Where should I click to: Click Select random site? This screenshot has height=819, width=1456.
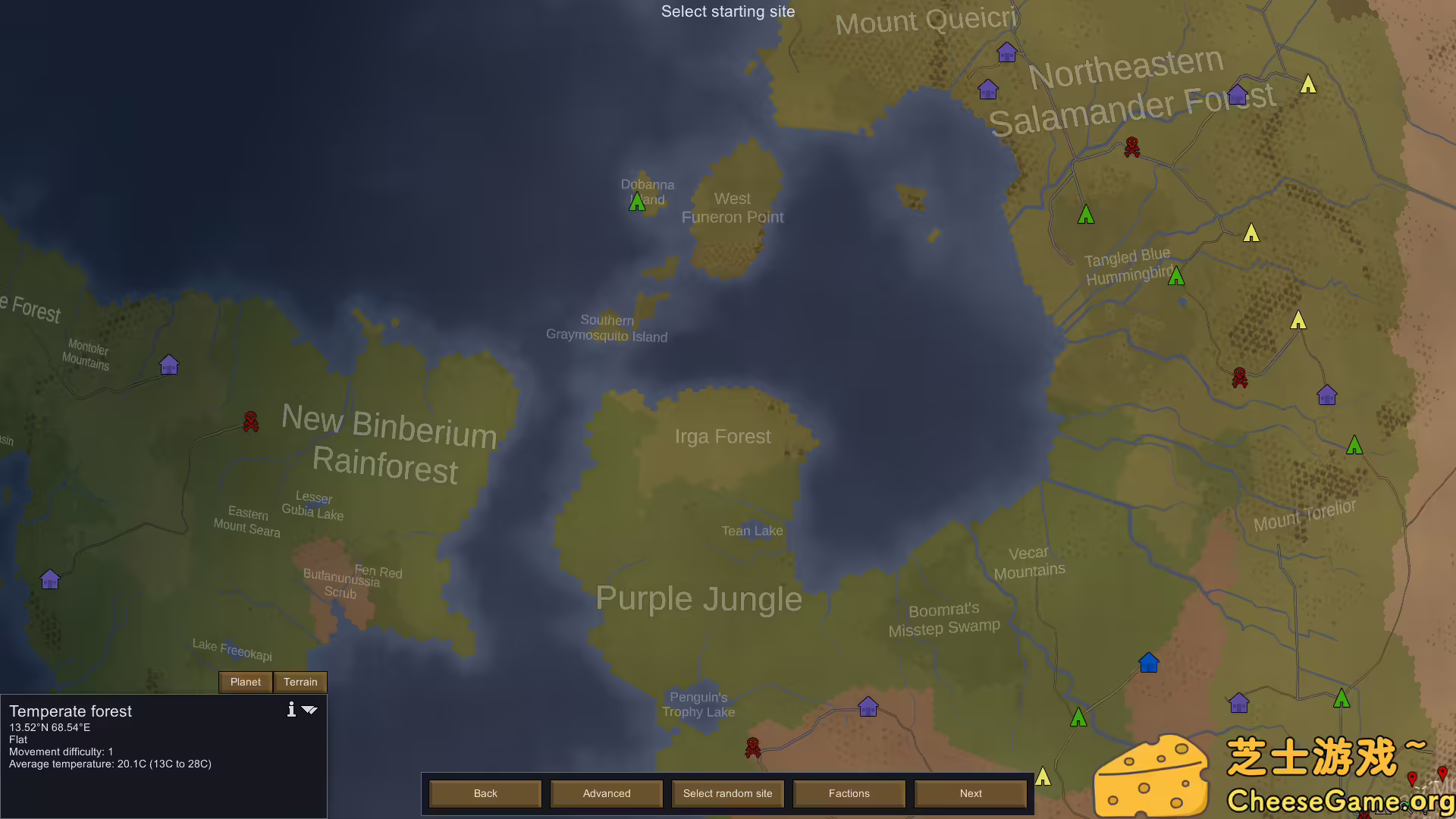pos(727,793)
